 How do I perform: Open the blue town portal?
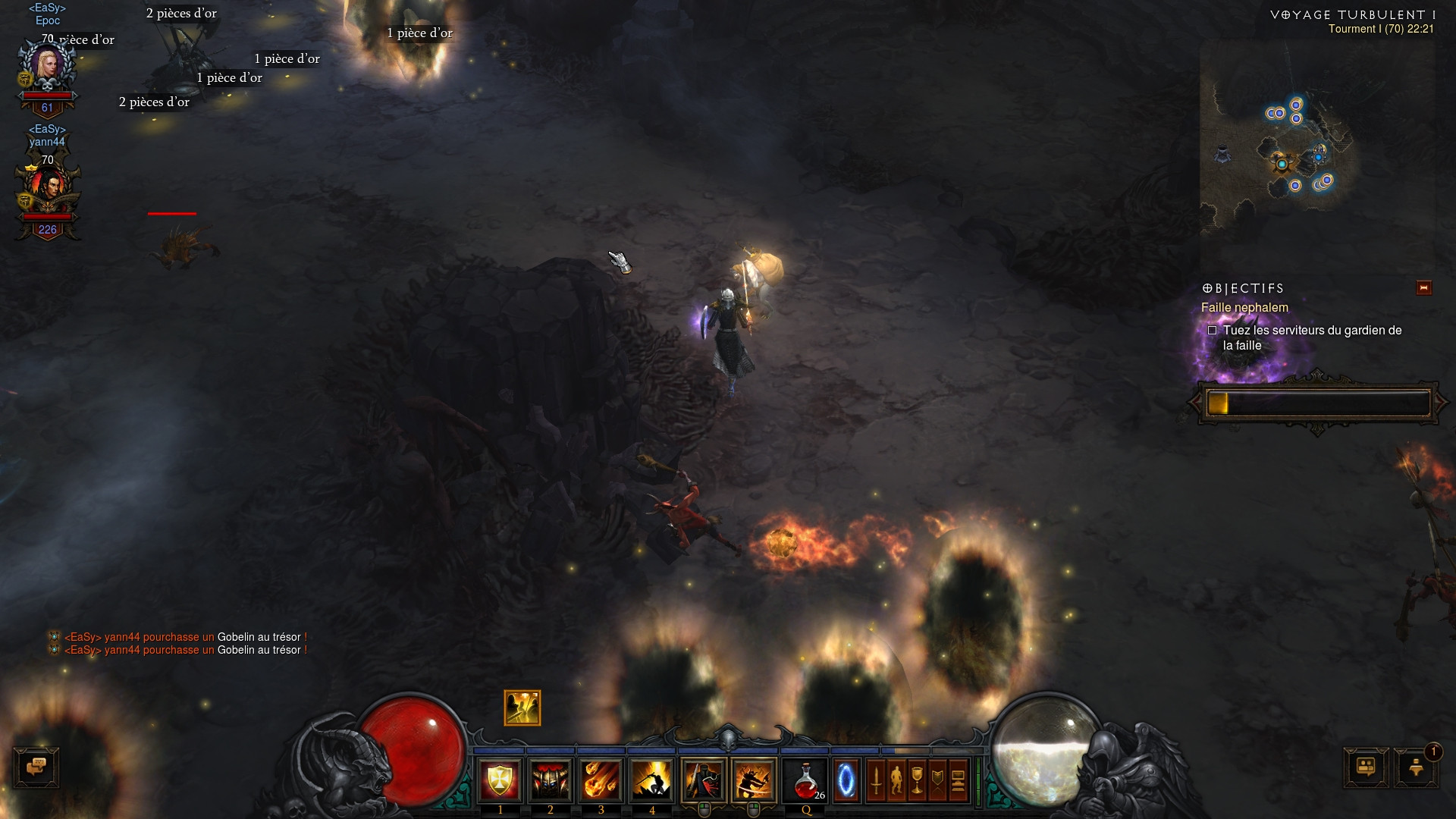[846, 780]
